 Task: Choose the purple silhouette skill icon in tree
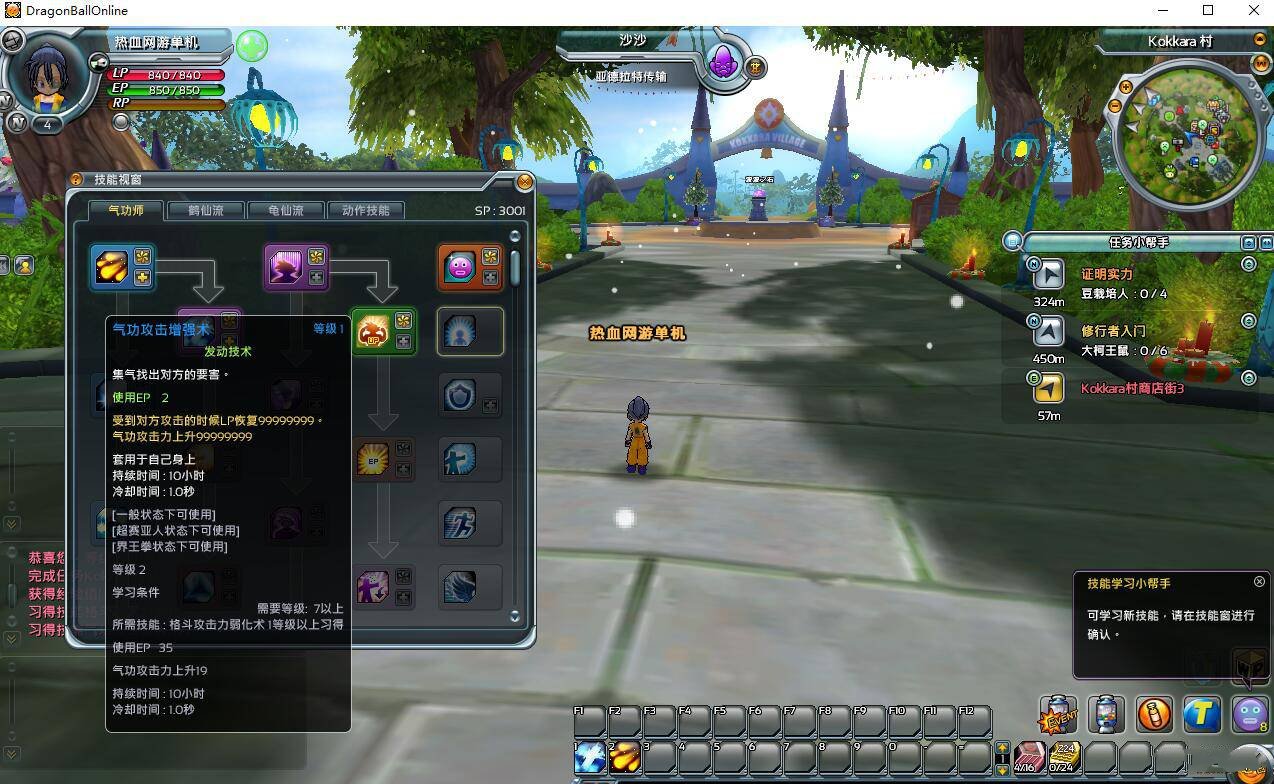(284, 267)
